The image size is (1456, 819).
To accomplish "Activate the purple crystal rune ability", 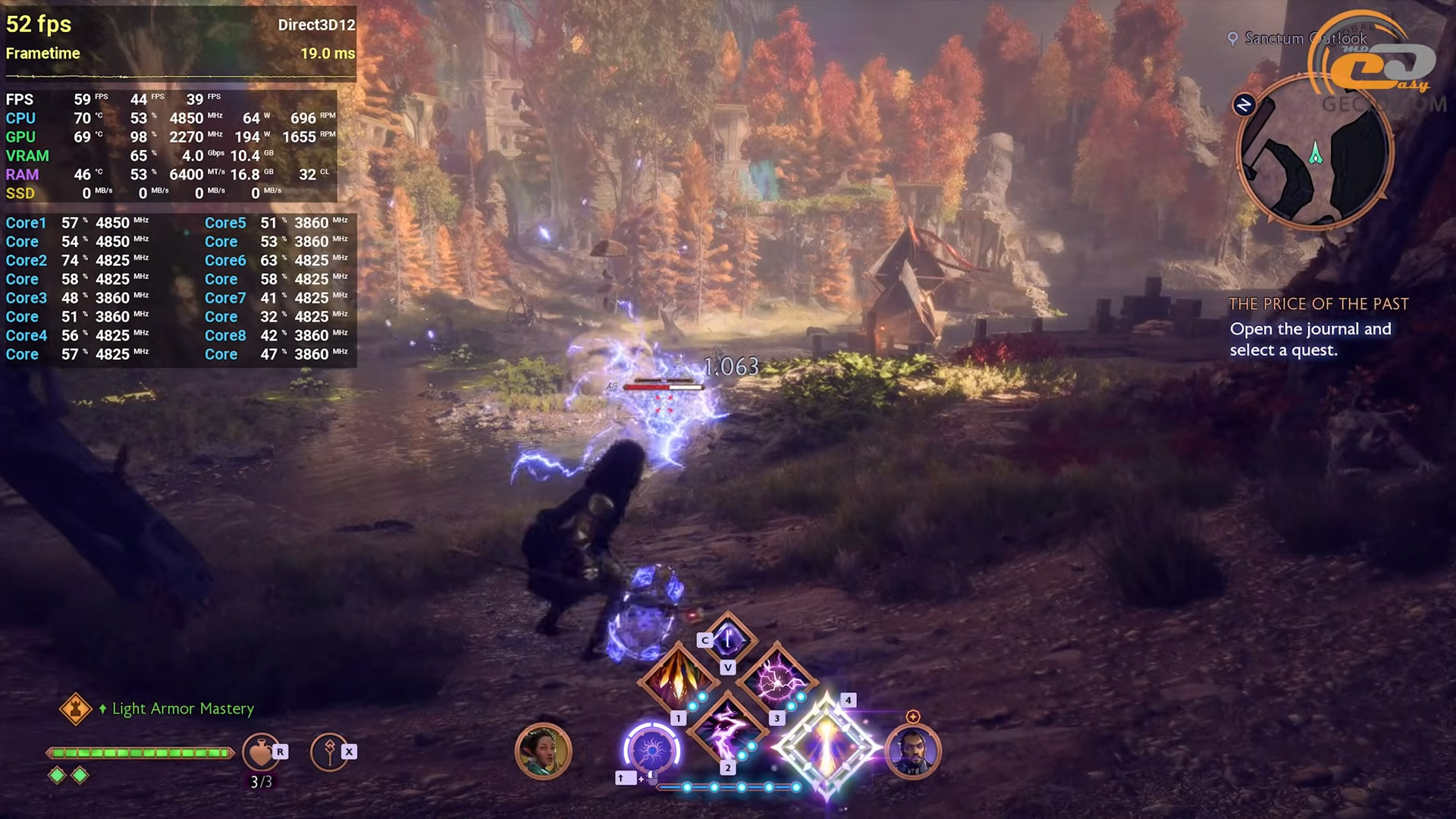I will point(728,639).
